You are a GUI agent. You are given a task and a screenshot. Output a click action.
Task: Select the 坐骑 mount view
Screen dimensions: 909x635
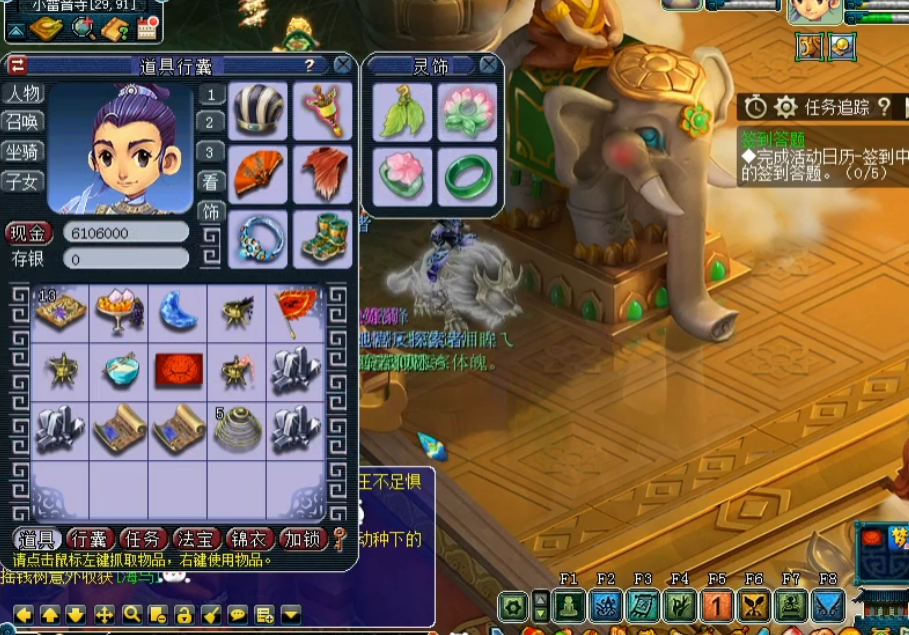(23, 152)
